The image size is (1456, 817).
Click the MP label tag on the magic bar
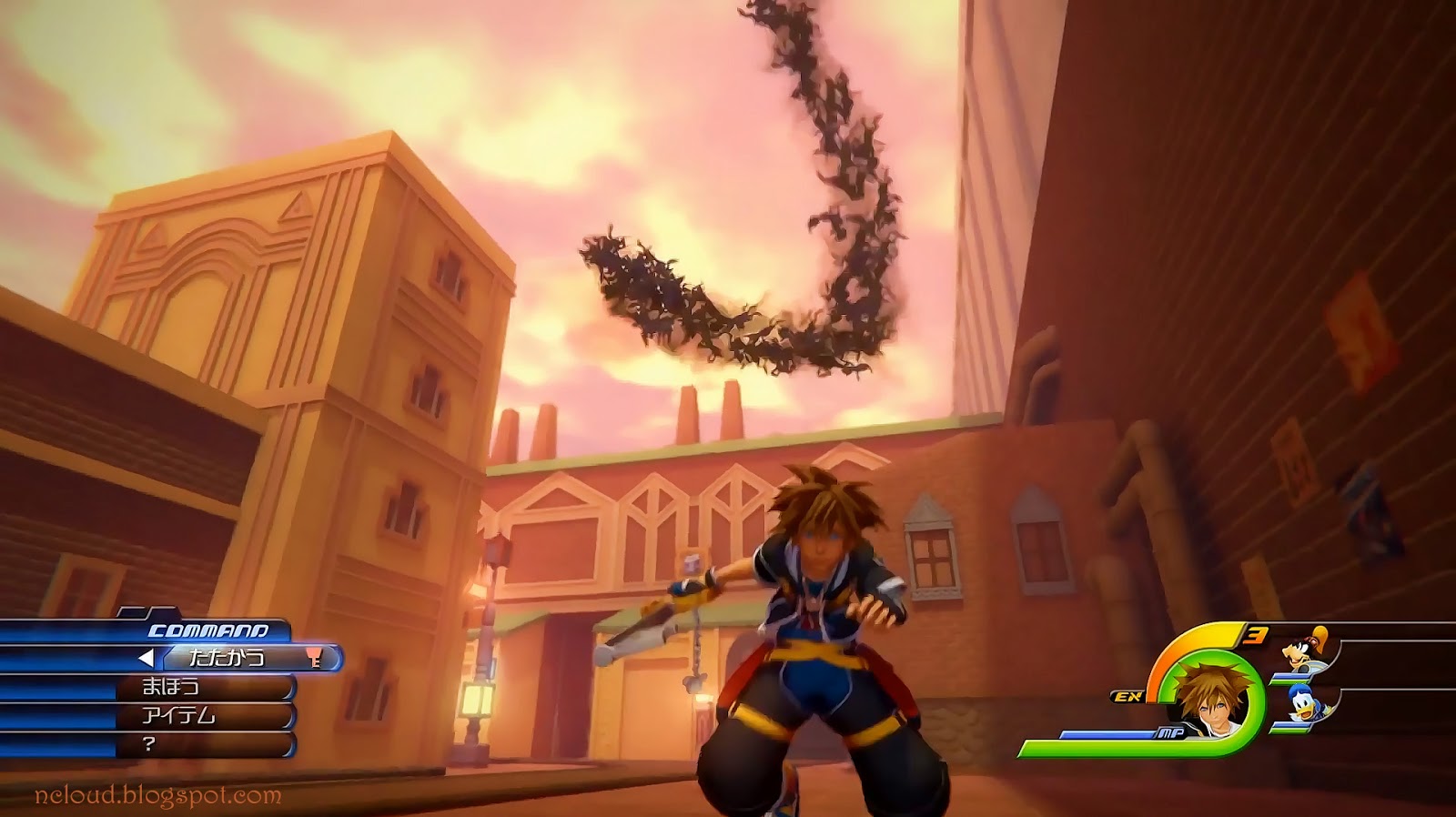click(1171, 732)
